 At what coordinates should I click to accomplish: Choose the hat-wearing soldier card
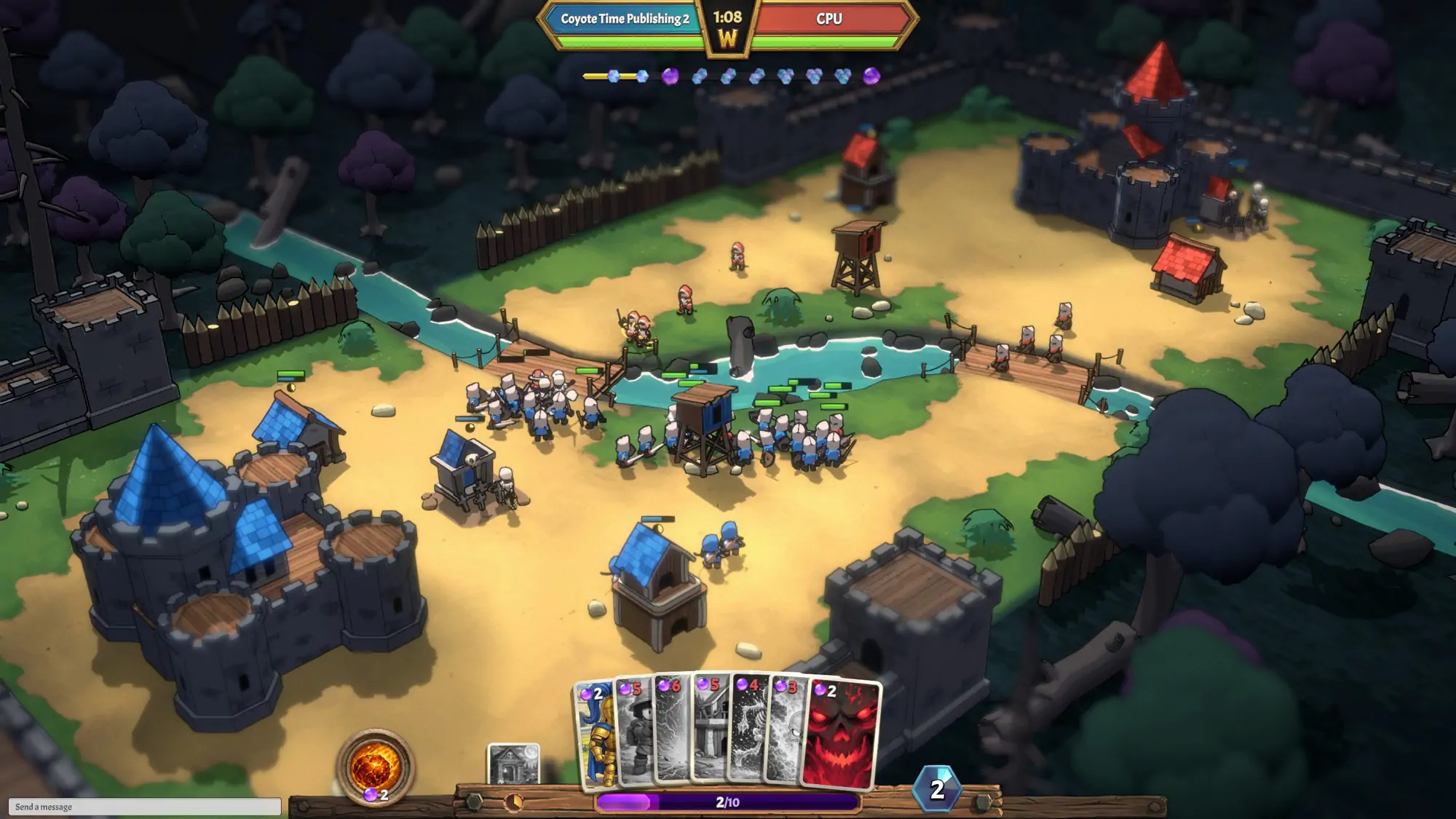pos(634,735)
